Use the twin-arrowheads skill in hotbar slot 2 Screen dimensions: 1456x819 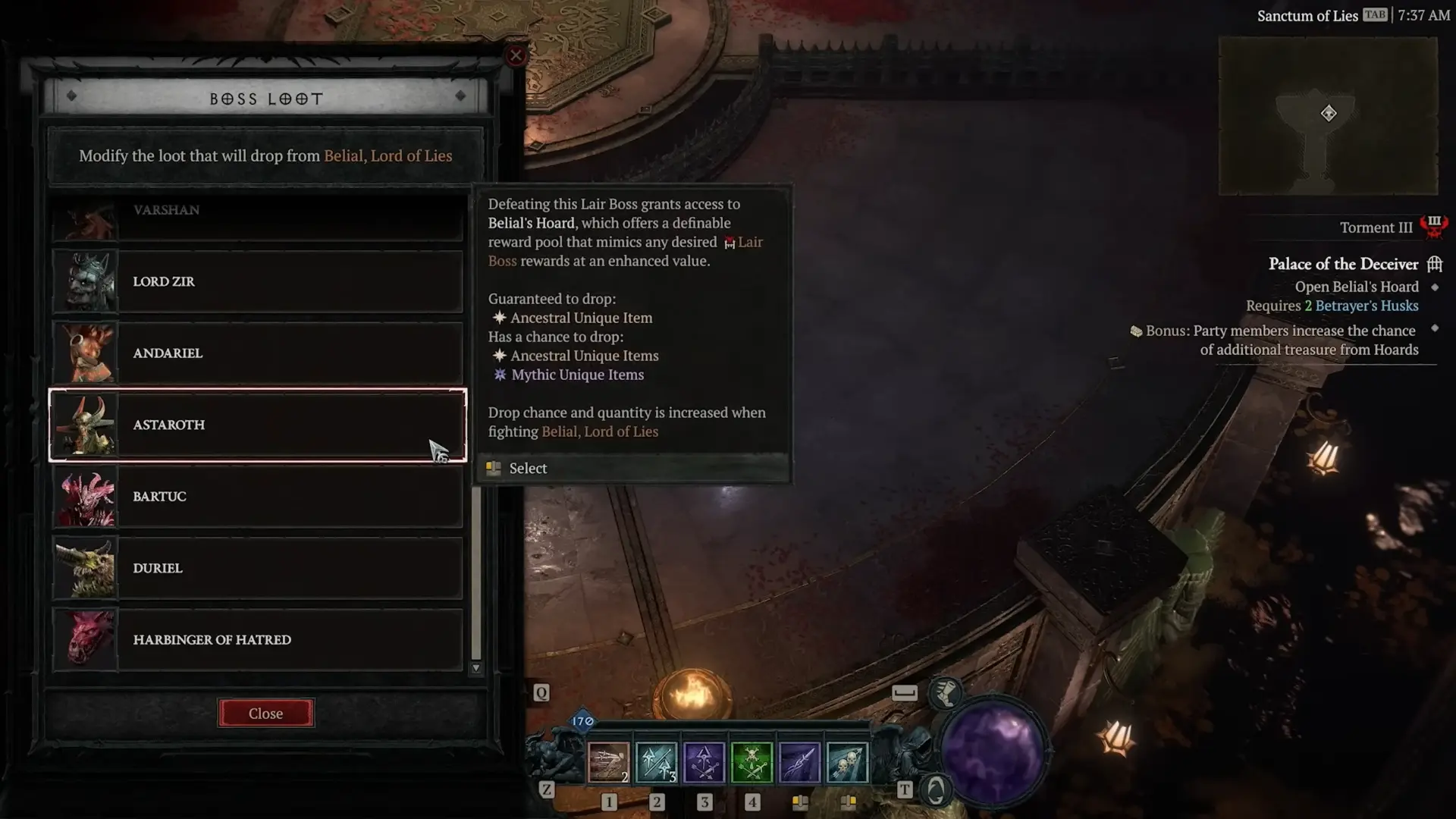pos(656,762)
